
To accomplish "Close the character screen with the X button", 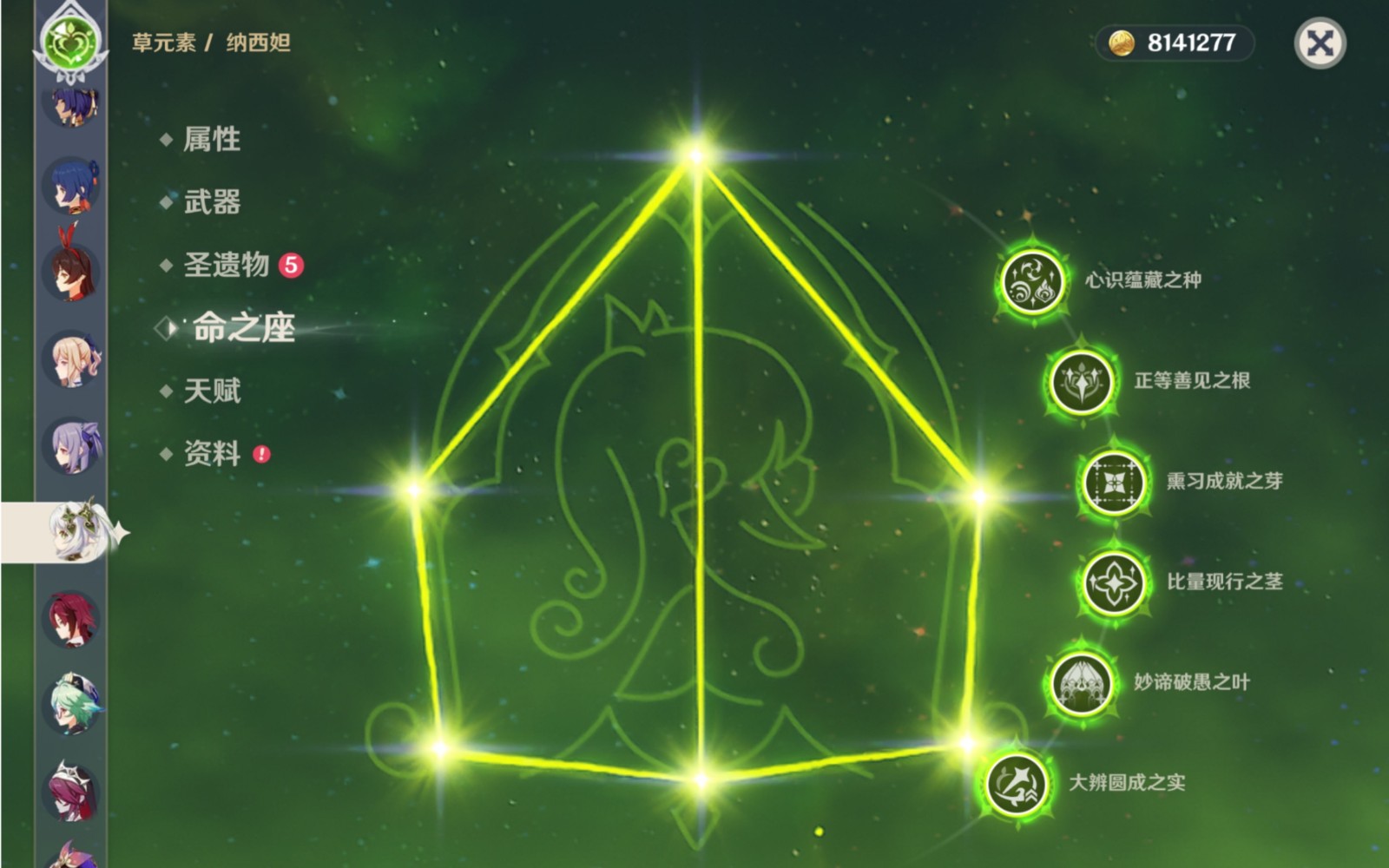I will [x=1320, y=43].
